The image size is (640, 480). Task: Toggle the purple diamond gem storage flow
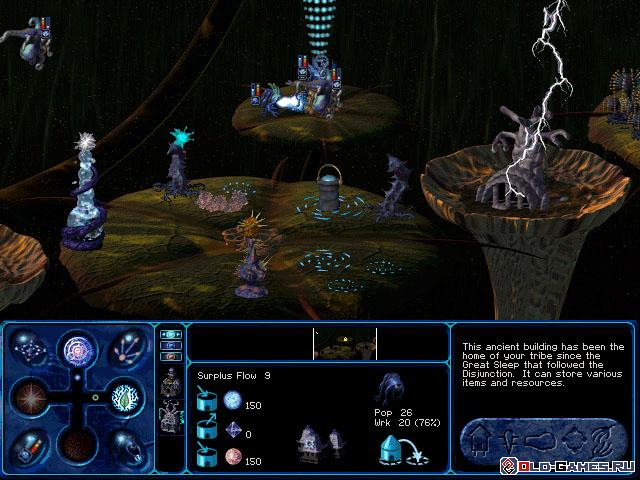point(209,431)
